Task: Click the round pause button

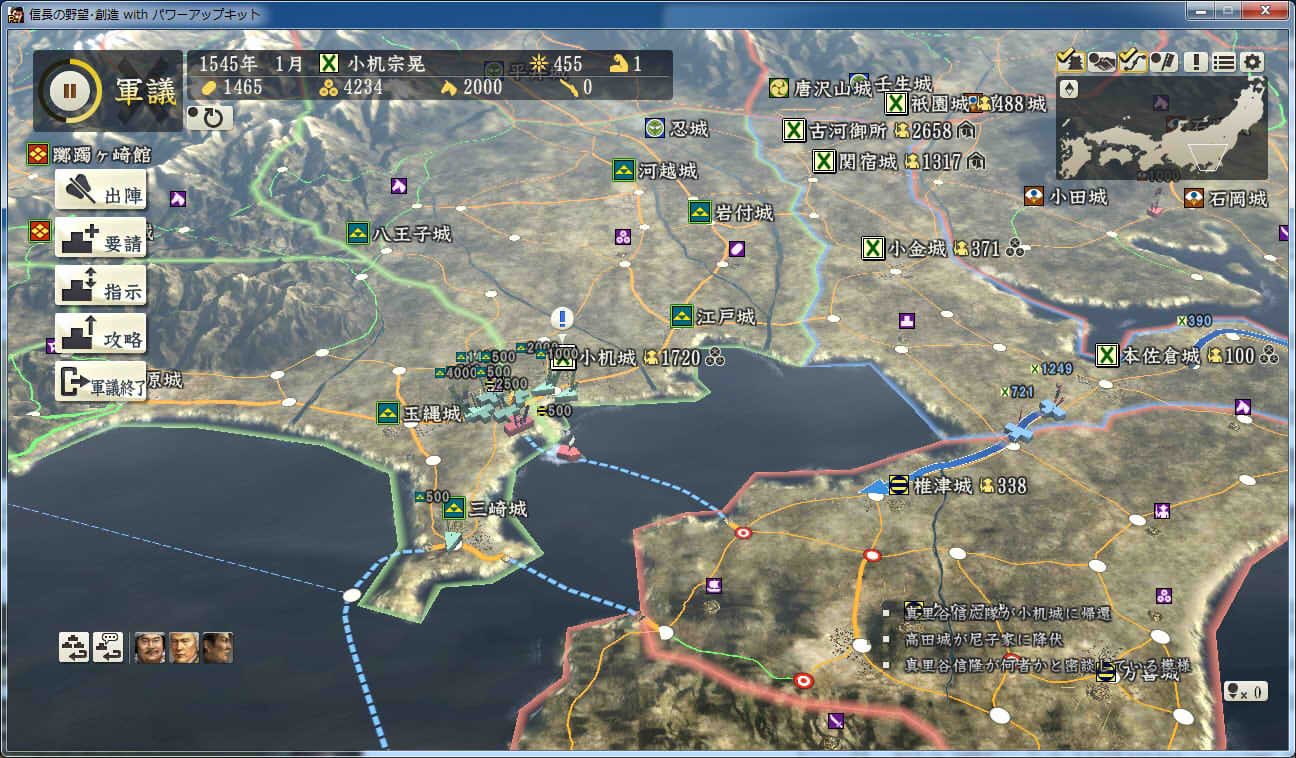Action: tap(69, 90)
